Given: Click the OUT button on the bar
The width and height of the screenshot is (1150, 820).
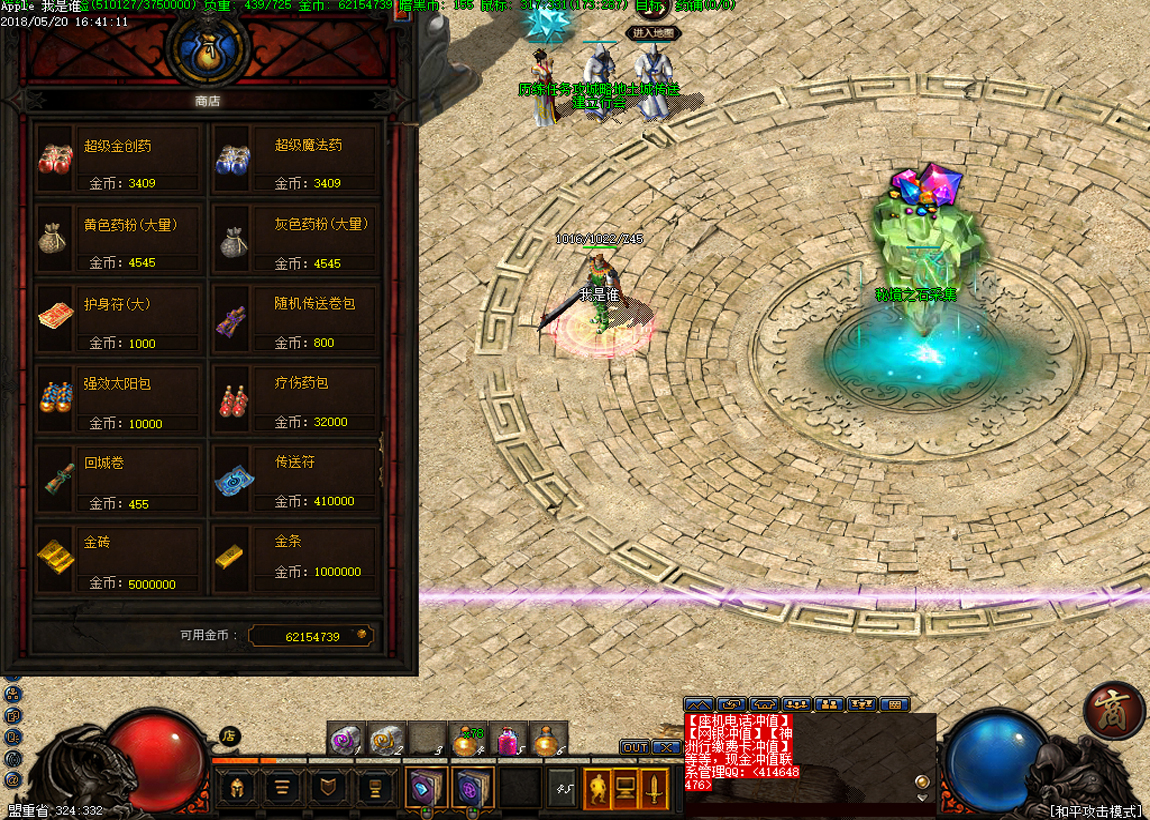Looking at the screenshot, I should coord(635,747).
